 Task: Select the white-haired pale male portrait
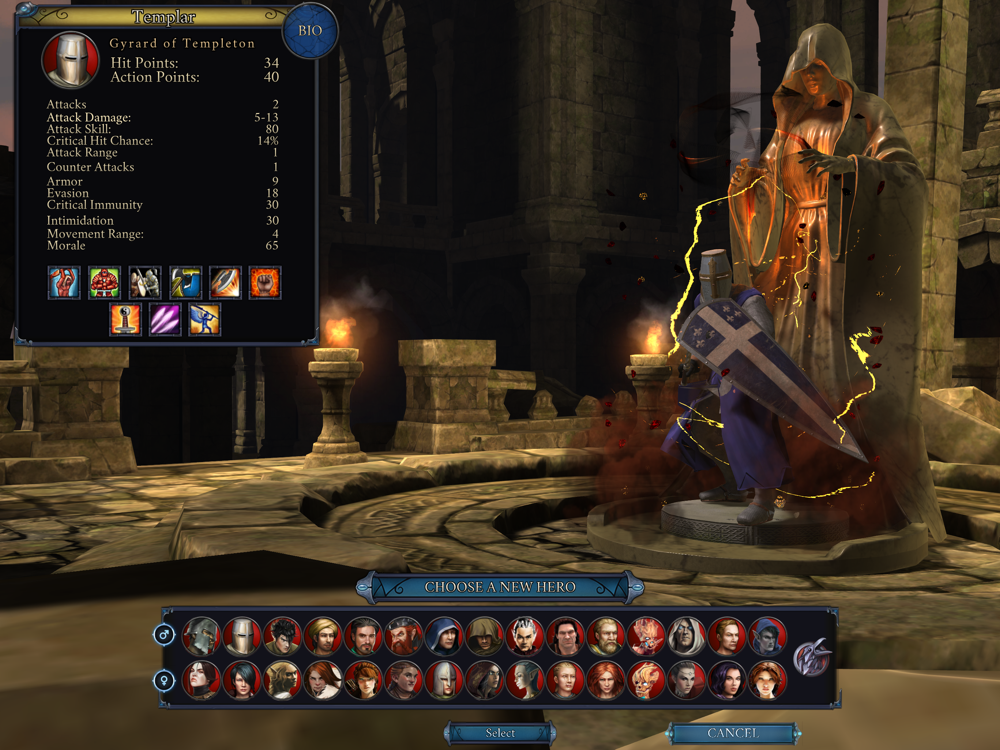[x=687, y=636]
